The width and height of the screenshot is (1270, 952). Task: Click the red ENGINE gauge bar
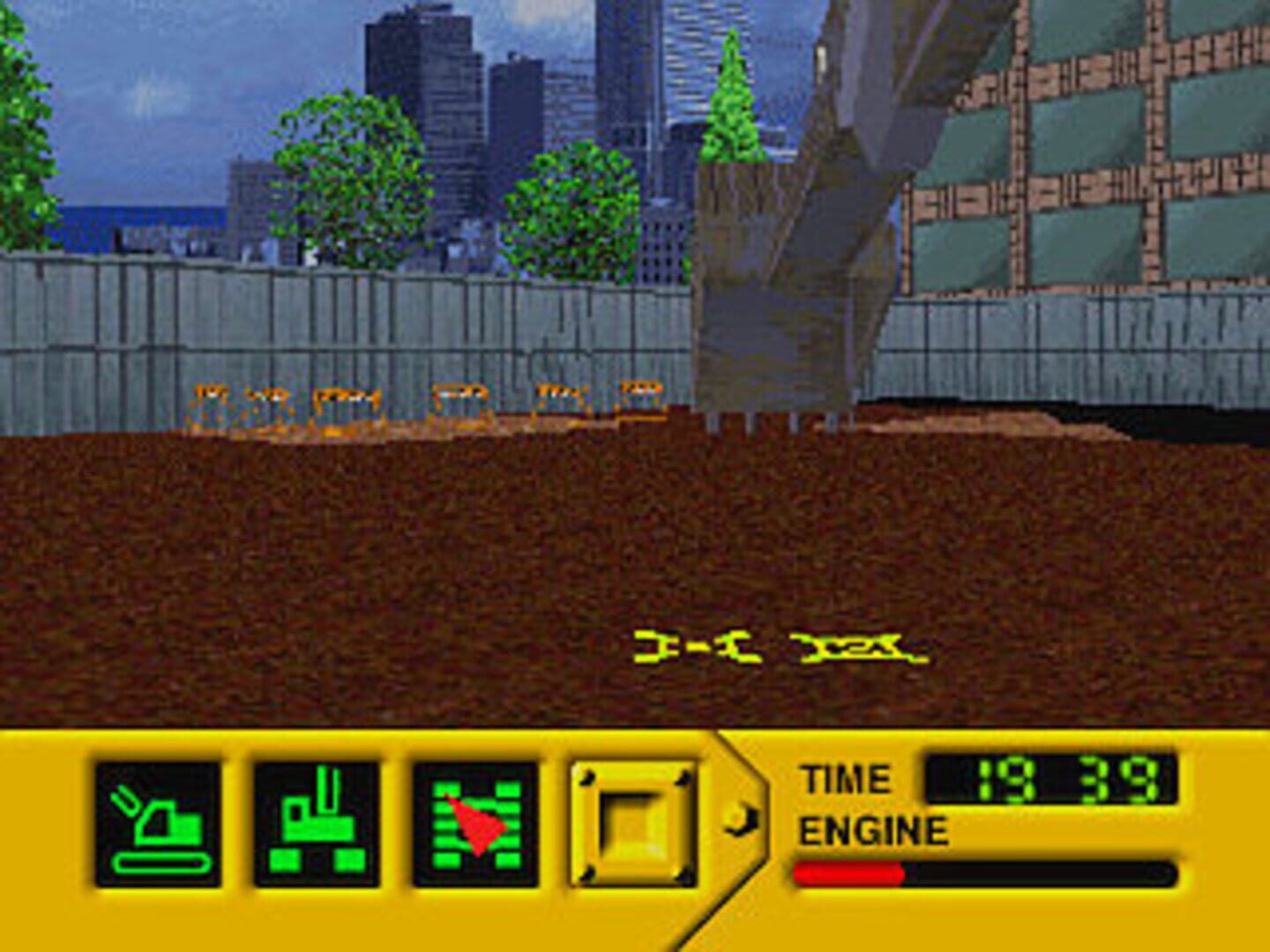(x=847, y=874)
